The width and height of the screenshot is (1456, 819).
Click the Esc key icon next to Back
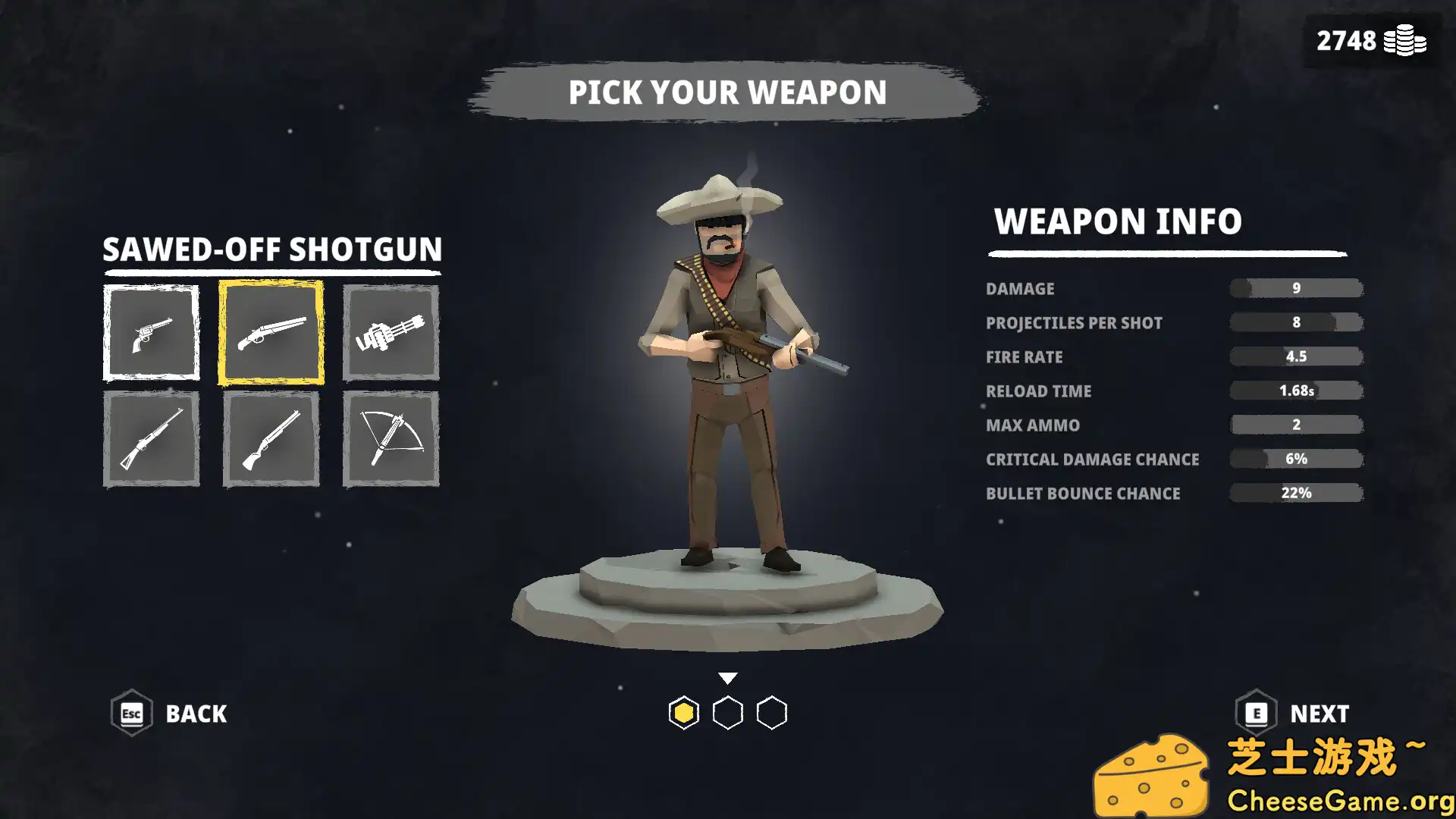130,713
